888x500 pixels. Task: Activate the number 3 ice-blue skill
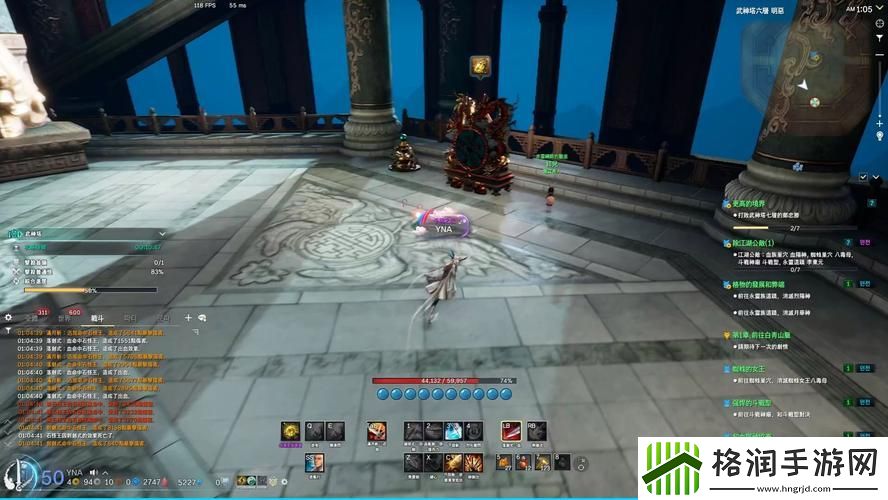coord(452,430)
